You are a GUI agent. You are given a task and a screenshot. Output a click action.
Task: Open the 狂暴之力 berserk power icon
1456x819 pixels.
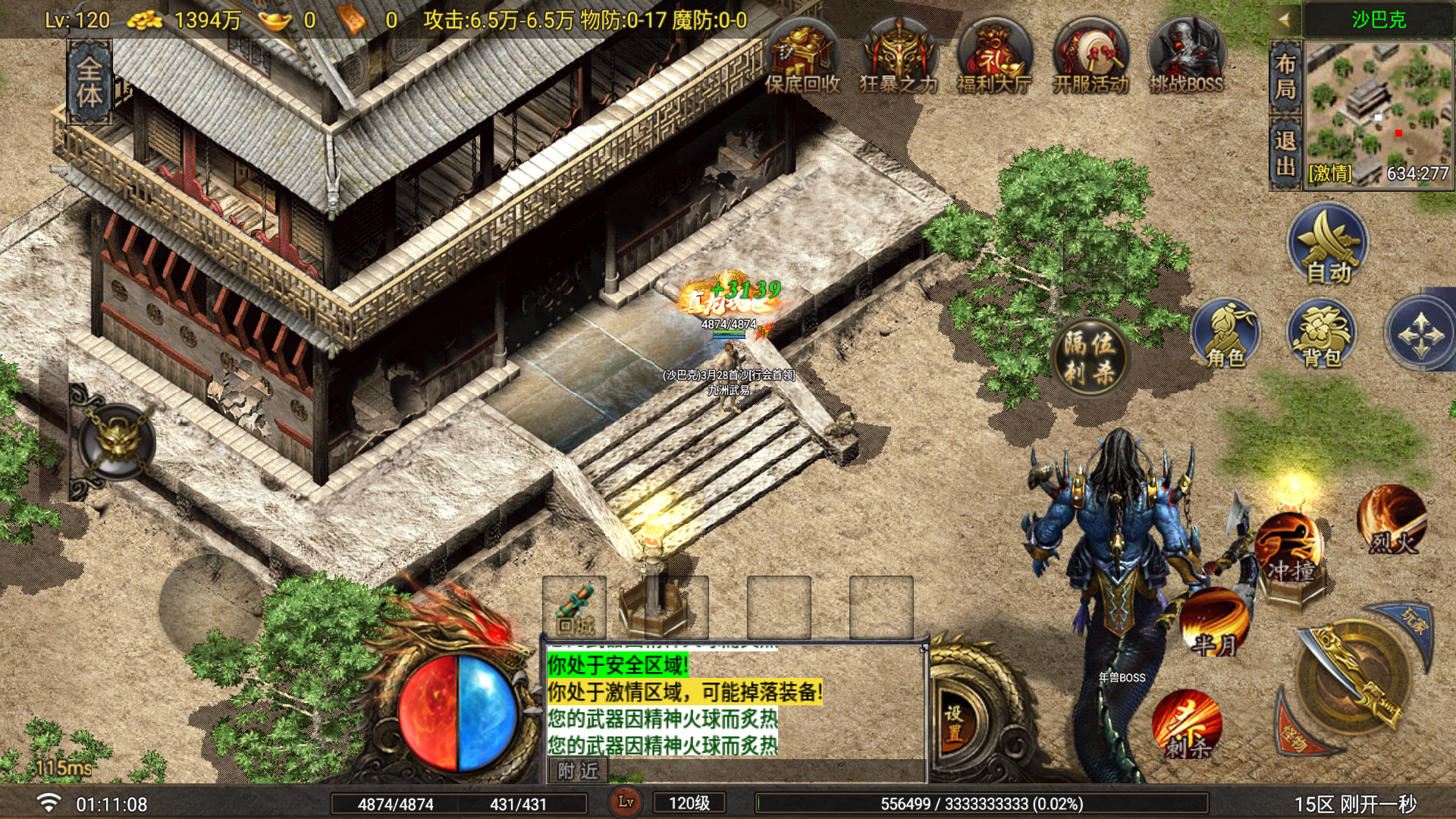click(x=899, y=59)
